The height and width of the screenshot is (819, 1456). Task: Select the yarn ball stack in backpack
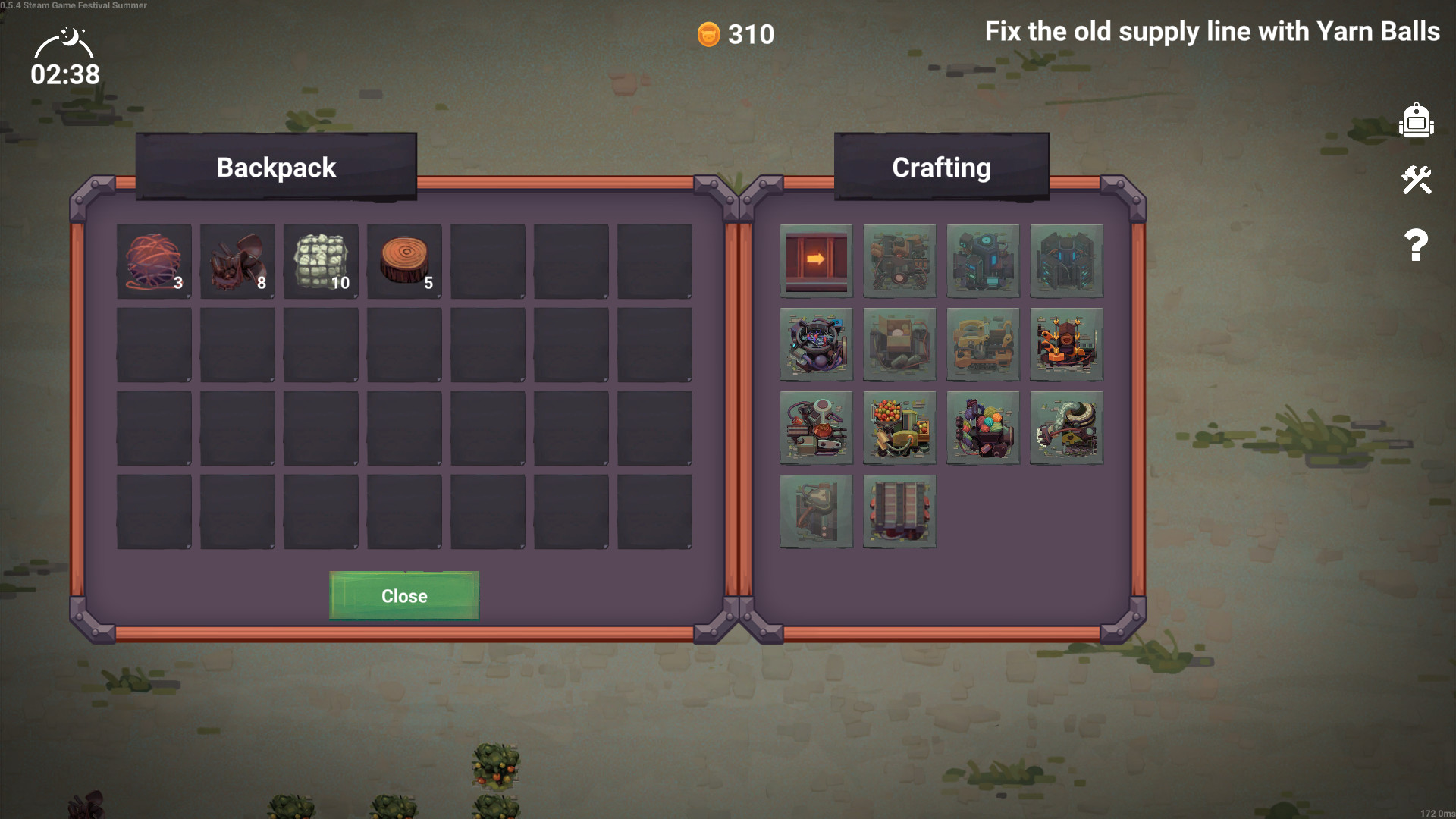tap(154, 262)
